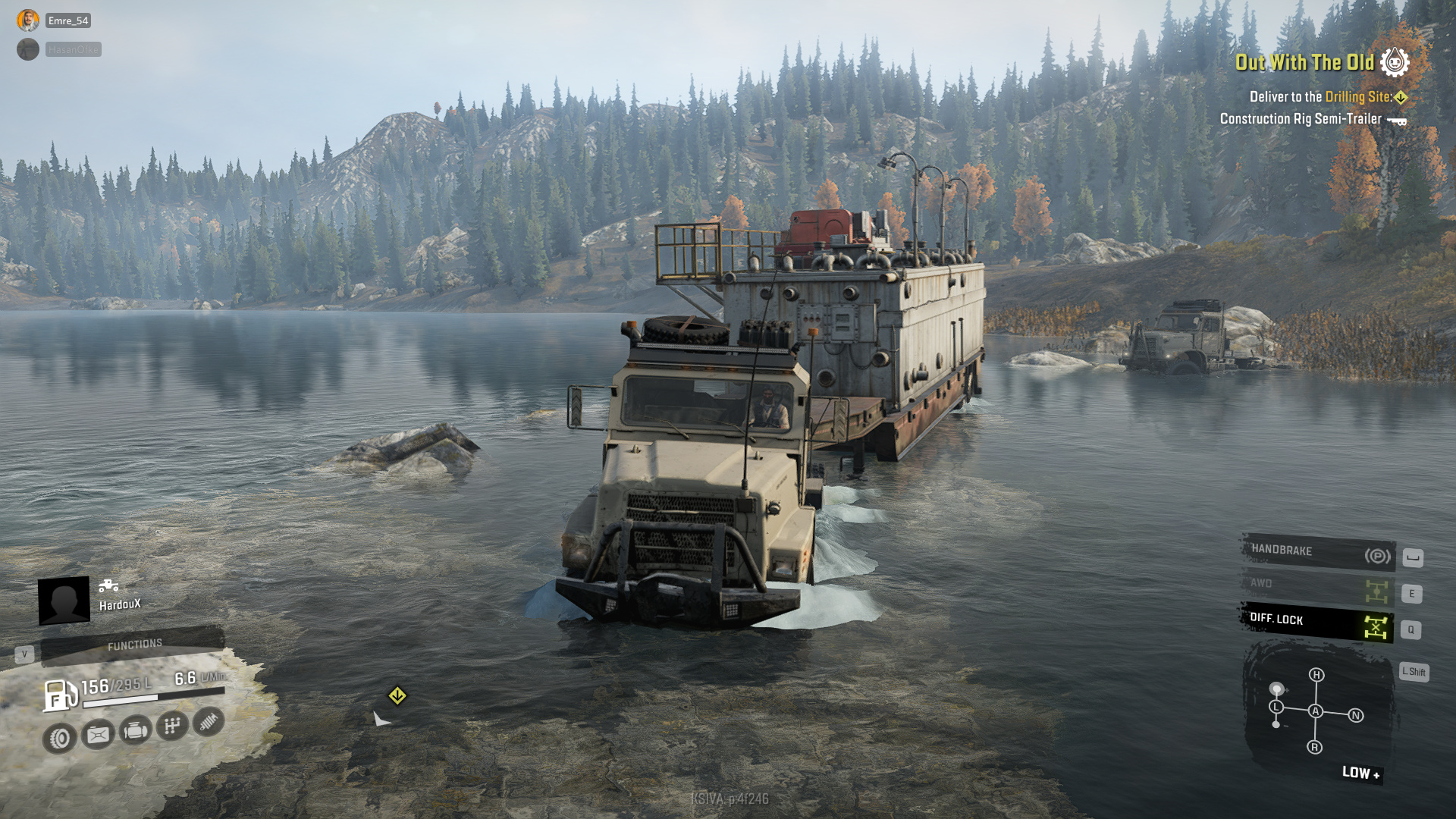This screenshot has height=819, width=1456.
Task: Open the Functions panel
Action: pos(133,645)
